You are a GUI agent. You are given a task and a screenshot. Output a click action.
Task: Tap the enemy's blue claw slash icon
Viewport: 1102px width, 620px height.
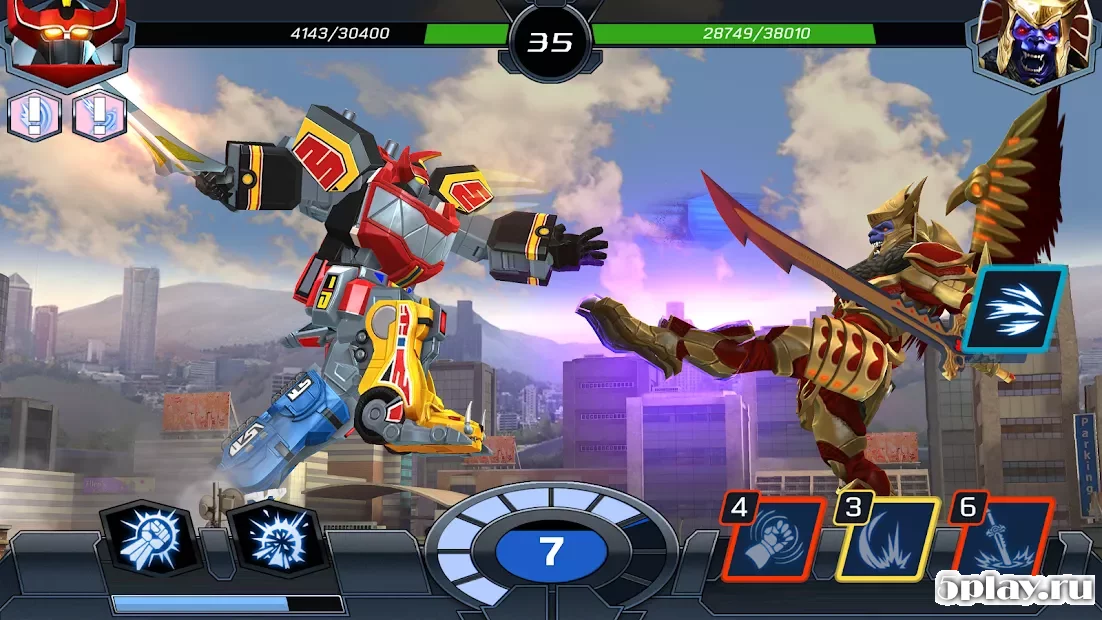(1014, 308)
